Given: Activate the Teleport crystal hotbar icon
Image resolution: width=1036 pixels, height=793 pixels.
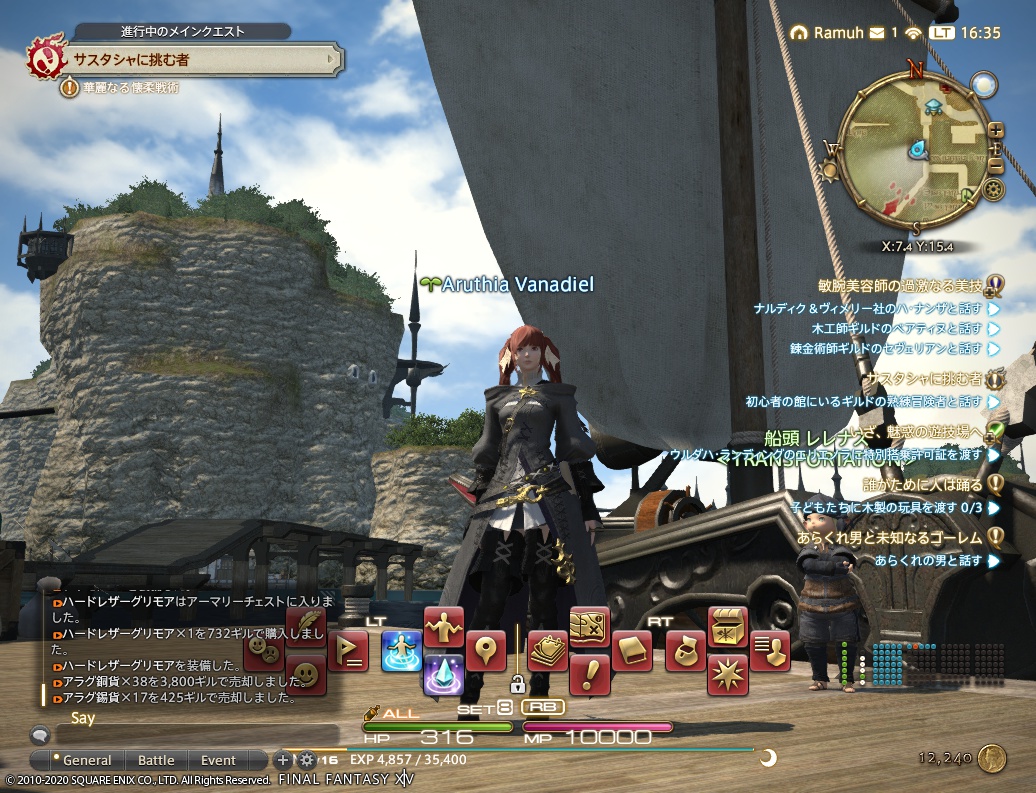Looking at the screenshot, I should click(443, 675).
